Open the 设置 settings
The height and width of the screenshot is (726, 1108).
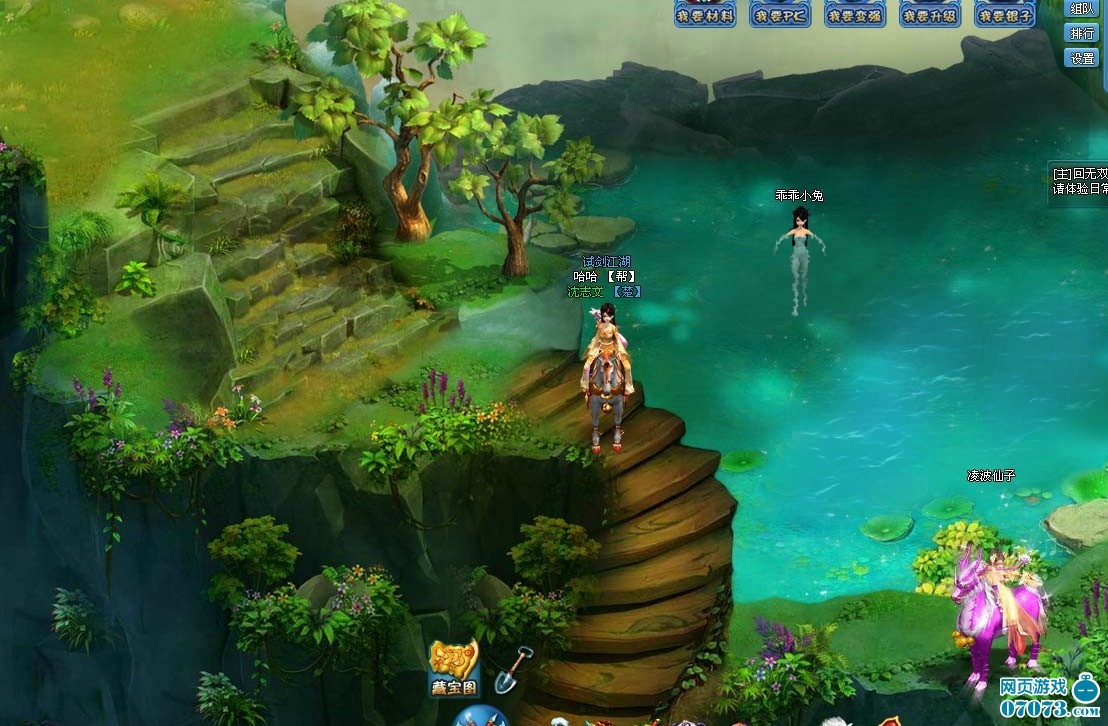(1082, 58)
